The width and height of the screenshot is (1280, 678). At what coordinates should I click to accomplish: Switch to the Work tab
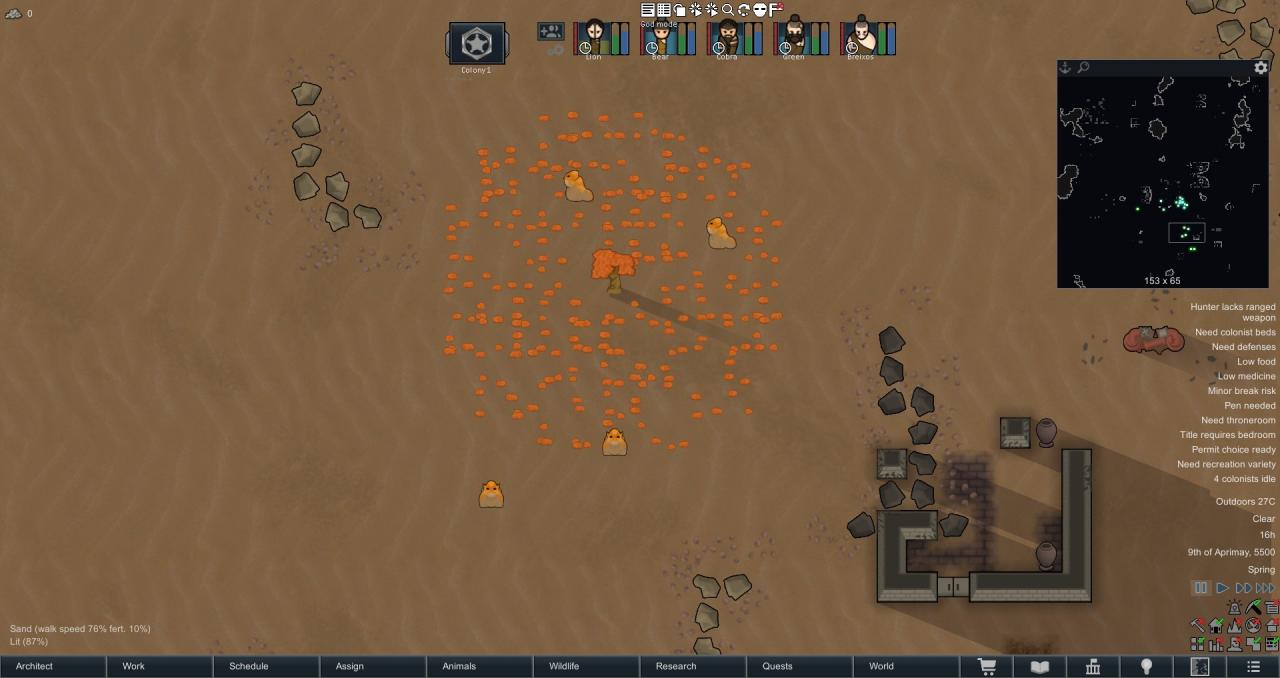(134, 666)
